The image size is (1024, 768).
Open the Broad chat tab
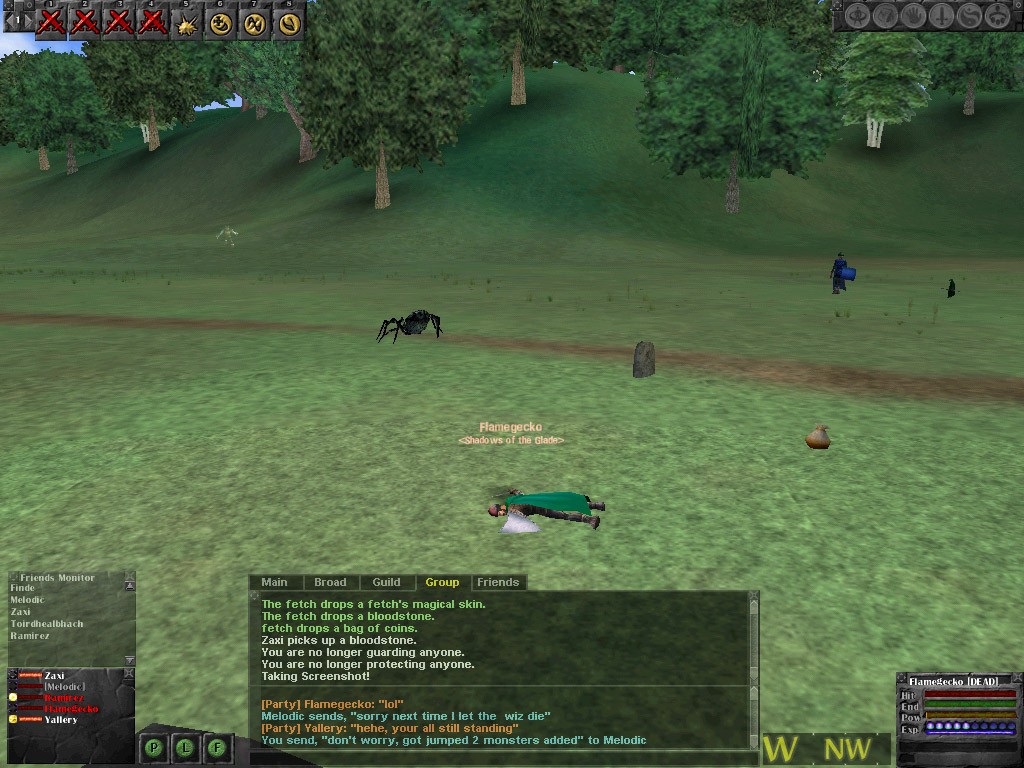[330, 582]
